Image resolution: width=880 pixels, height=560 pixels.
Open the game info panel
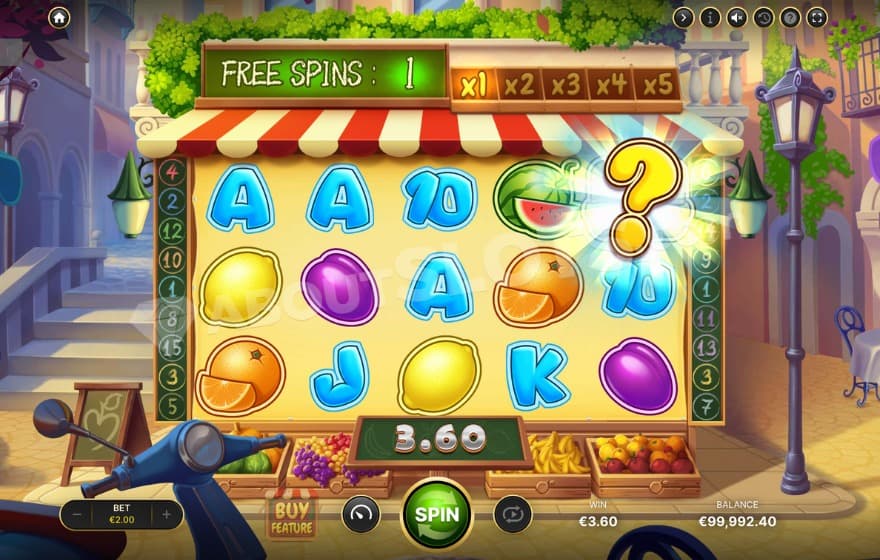pyautogui.click(x=710, y=17)
